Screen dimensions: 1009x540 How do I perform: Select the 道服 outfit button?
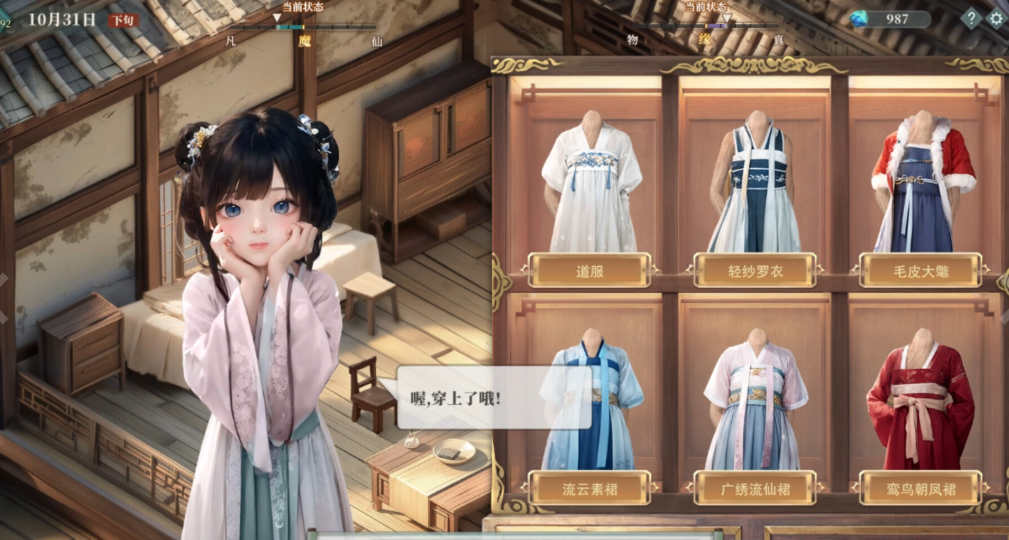coord(588,270)
